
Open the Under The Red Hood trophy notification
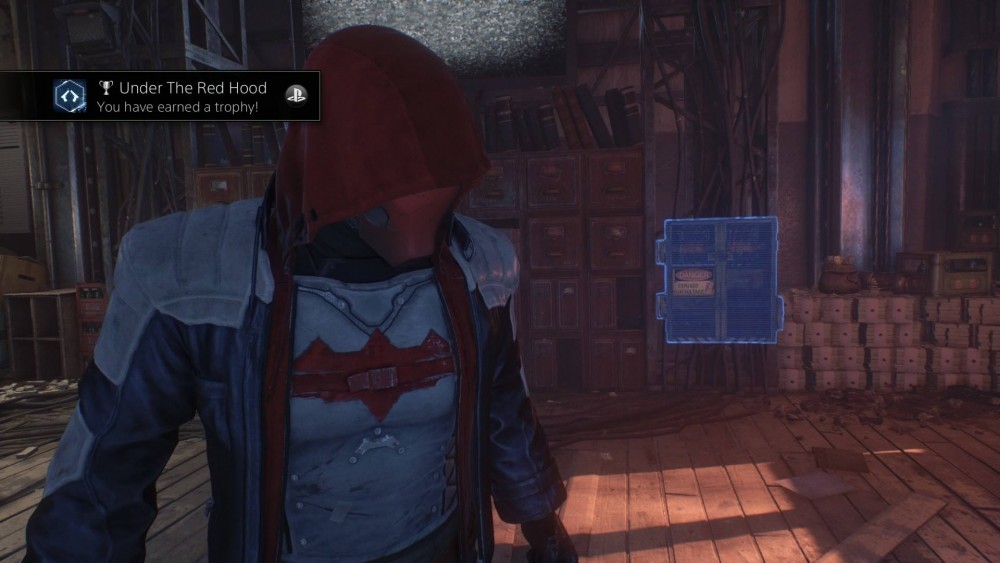tap(180, 96)
